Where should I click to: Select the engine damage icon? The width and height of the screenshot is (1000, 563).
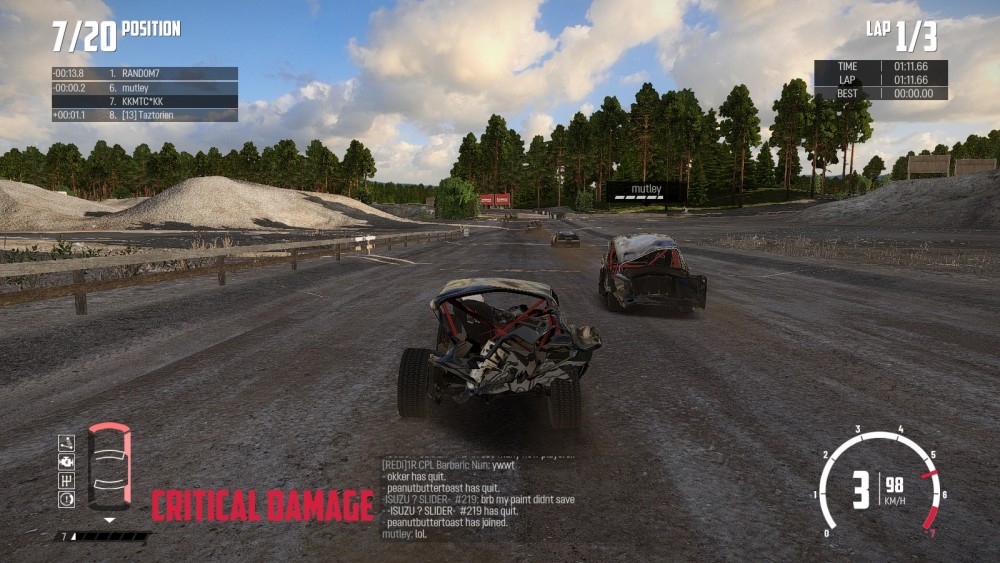[66, 462]
